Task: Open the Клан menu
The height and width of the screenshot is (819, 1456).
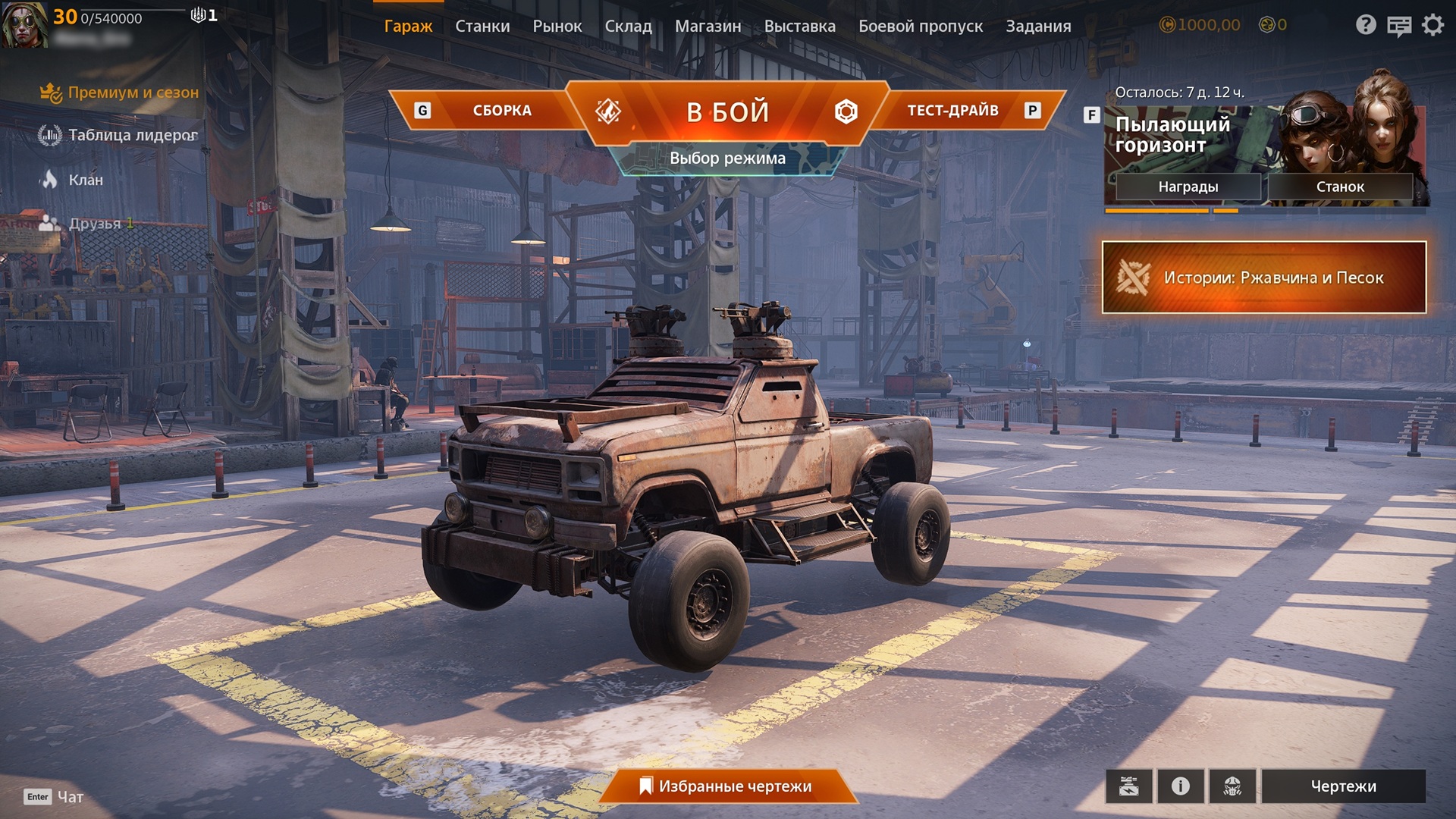Action: [x=85, y=180]
